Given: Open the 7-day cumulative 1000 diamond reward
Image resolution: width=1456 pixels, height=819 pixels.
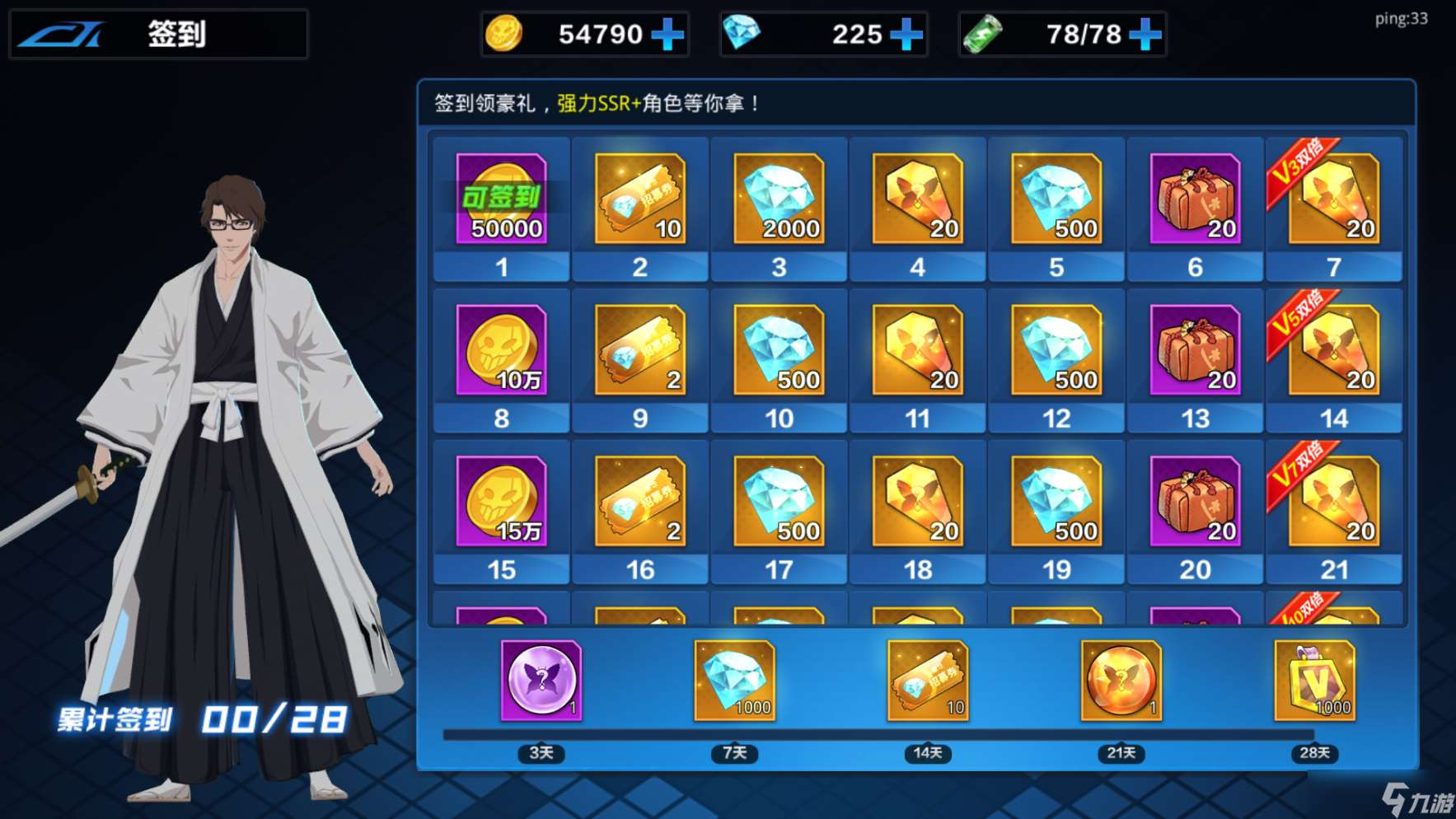Looking at the screenshot, I should pyautogui.click(x=734, y=681).
